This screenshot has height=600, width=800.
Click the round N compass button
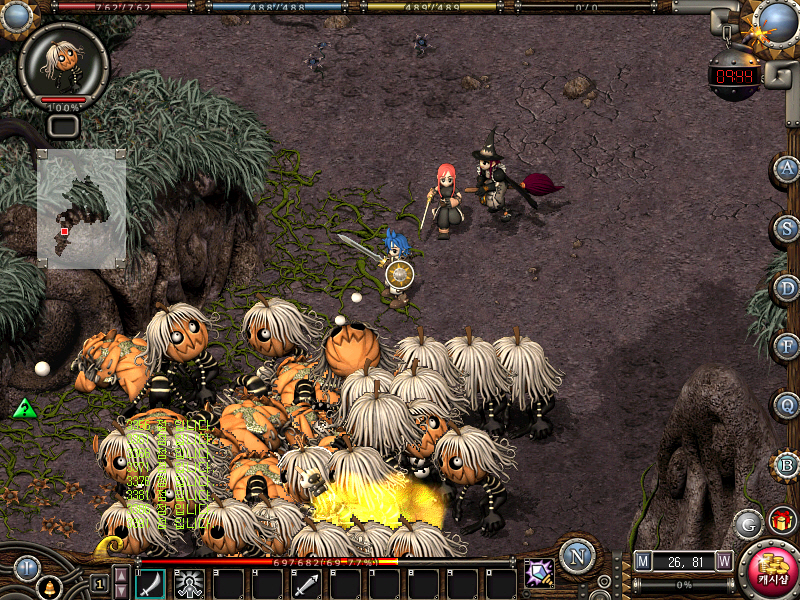577,556
